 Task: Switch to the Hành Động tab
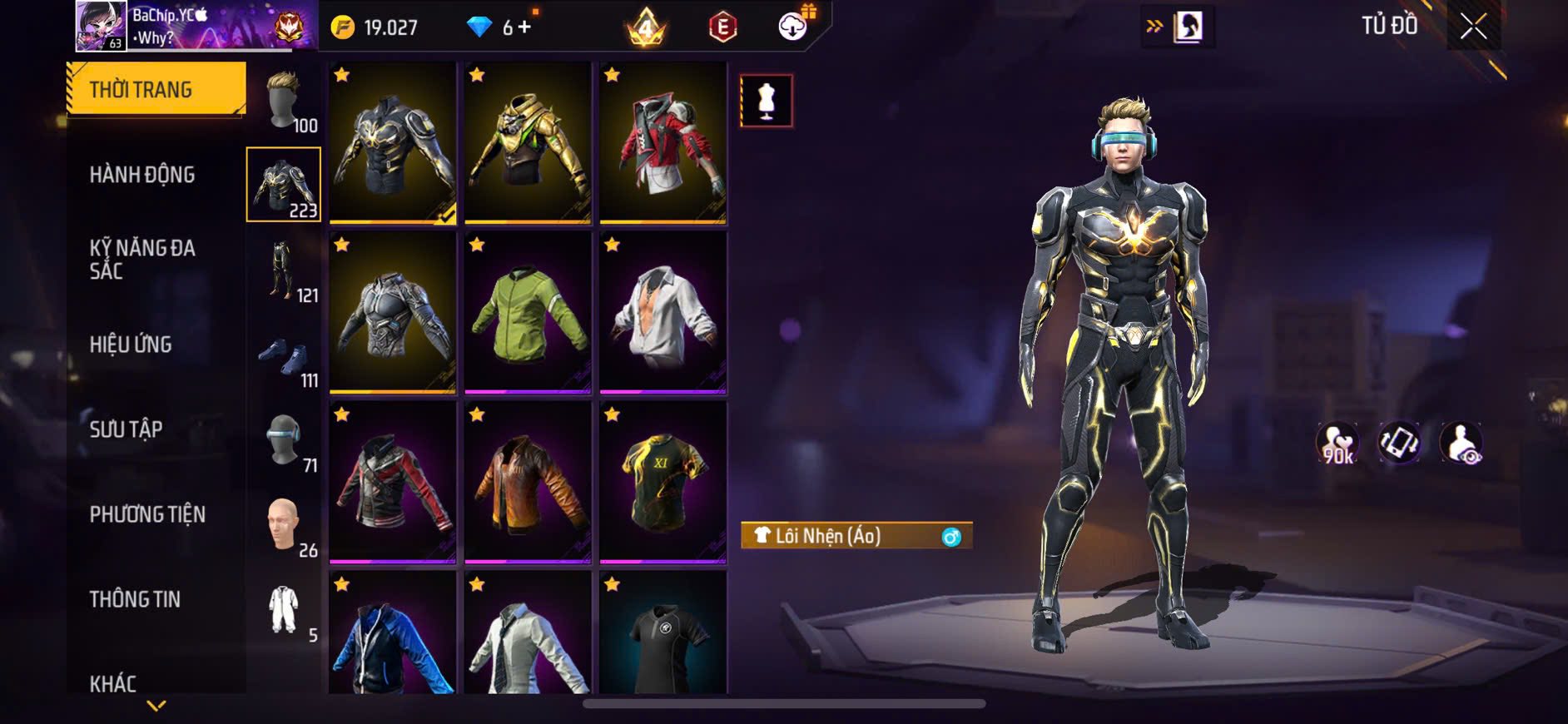pyautogui.click(x=142, y=175)
